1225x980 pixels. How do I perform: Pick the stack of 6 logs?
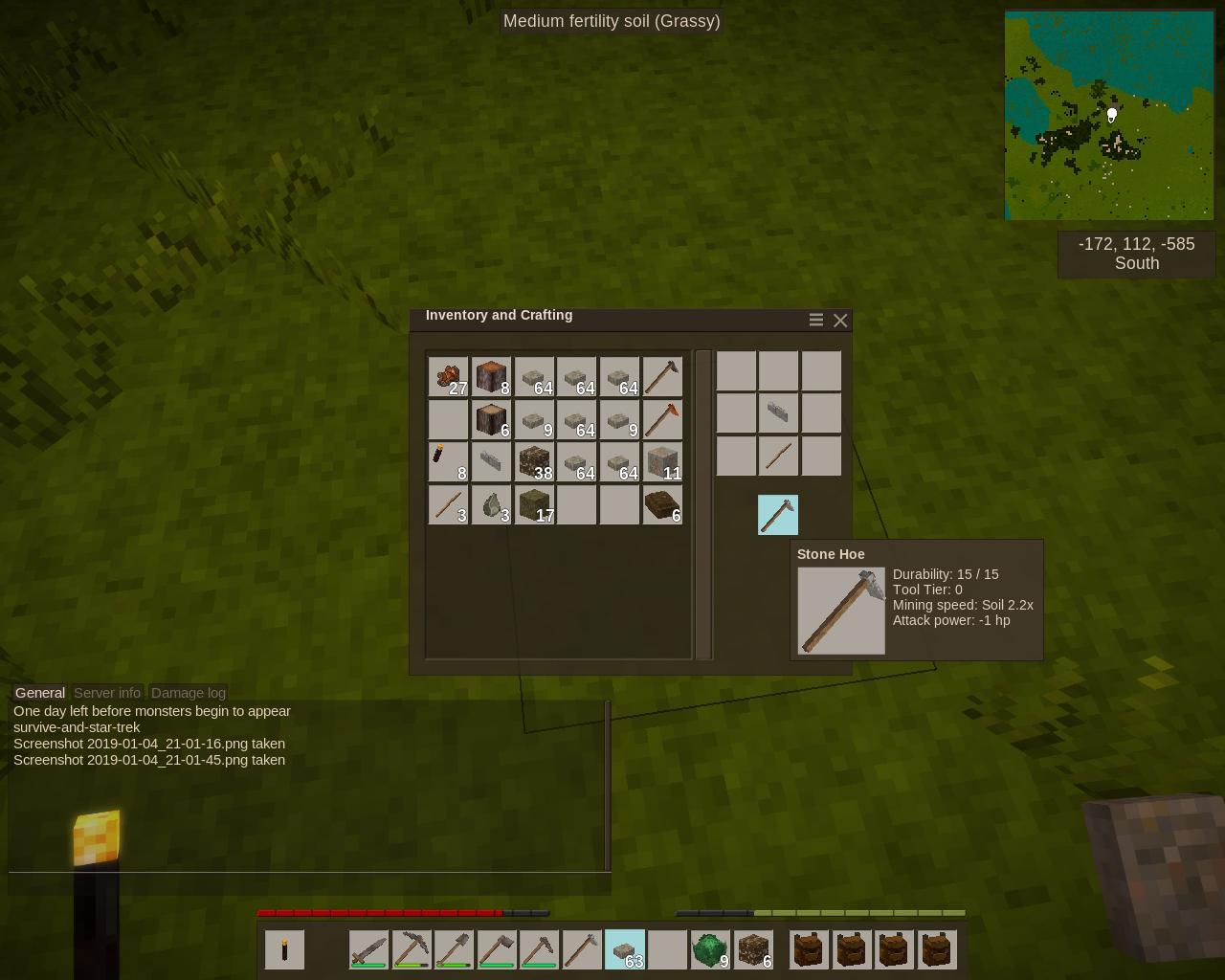pyautogui.click(x=491, y=419)
